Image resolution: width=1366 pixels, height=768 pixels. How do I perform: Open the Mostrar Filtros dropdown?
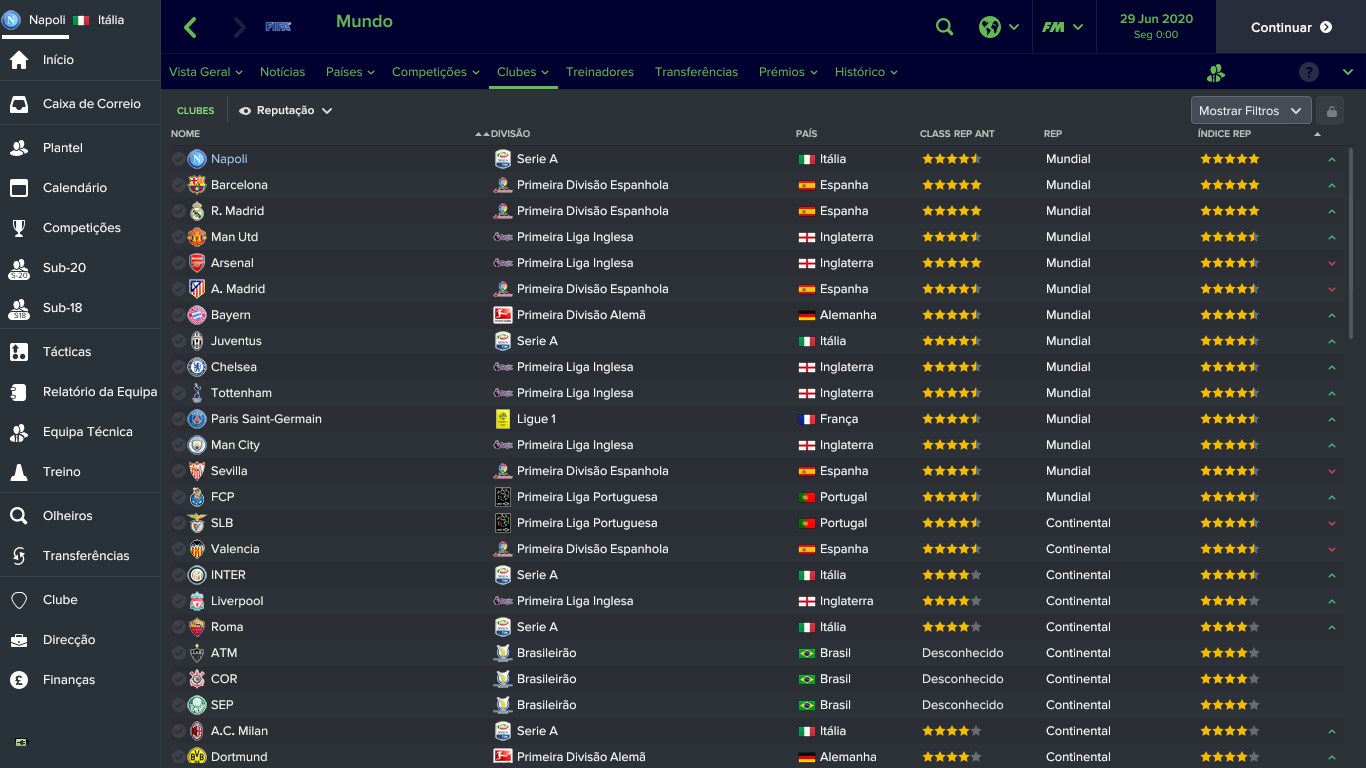click(1250, 110)
